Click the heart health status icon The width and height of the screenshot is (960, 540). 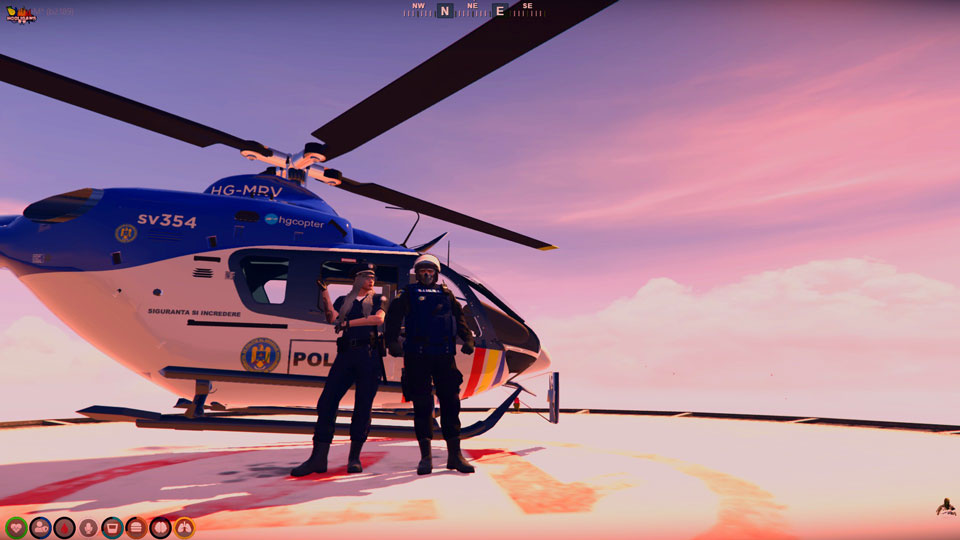tap(16, 527)
